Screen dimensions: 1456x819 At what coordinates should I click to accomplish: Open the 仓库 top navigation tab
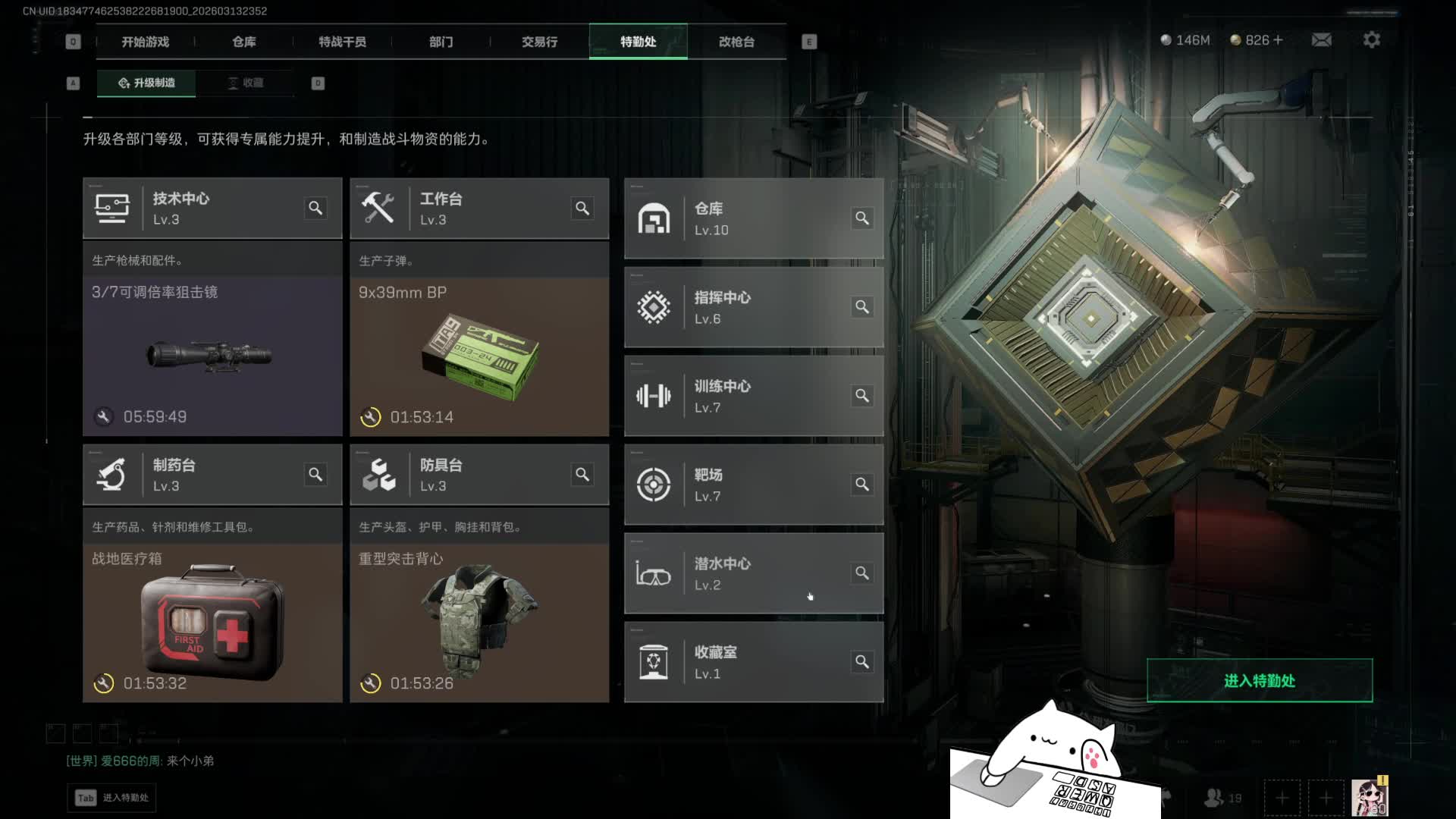pyautogui.click(x=244, y=42)
